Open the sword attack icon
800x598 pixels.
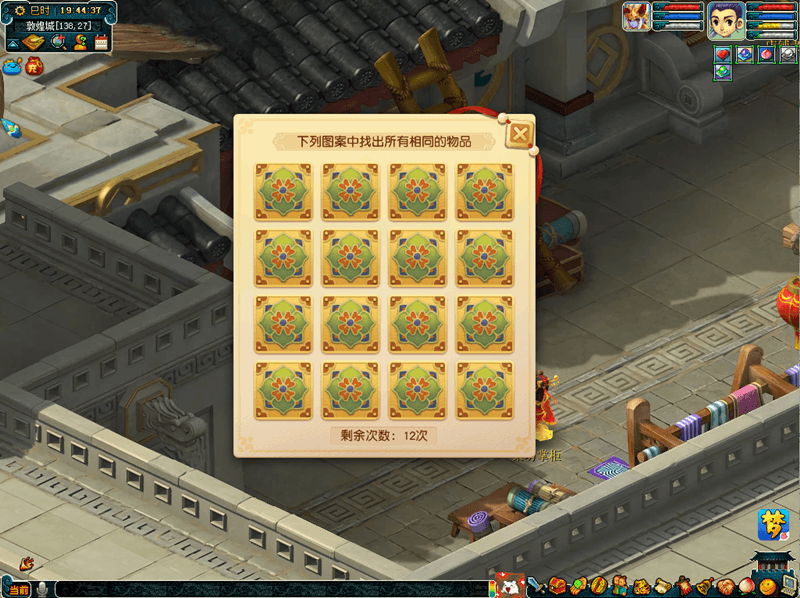536,585
